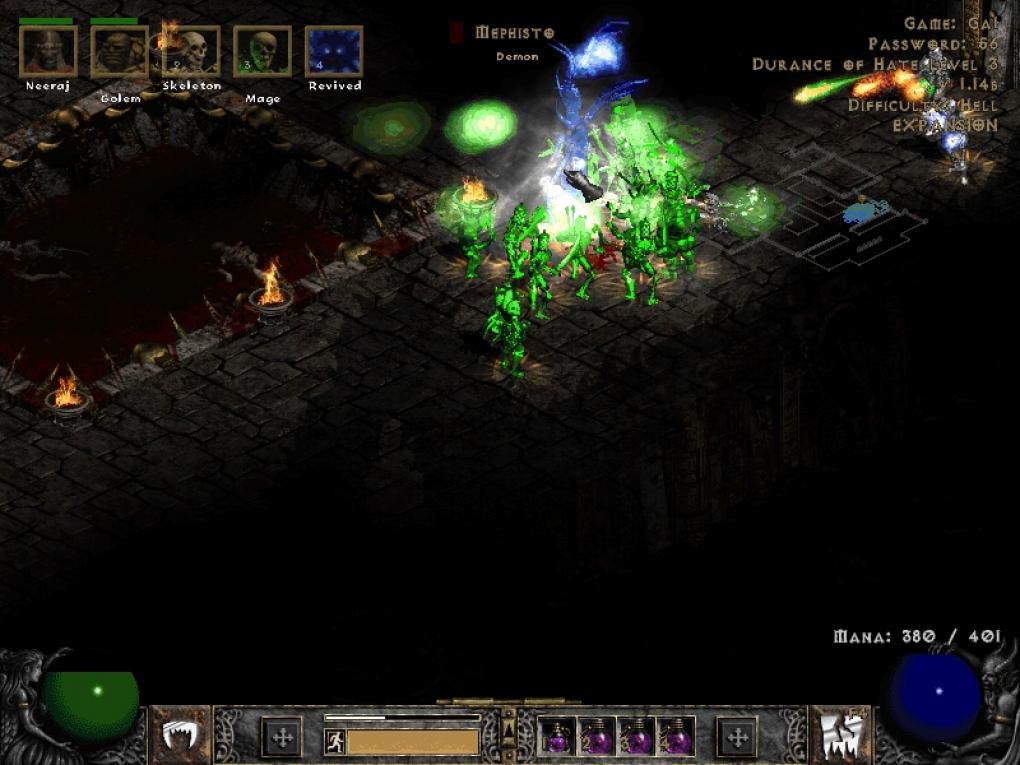Choose the Mage skeleton portrait
The height and width of the screenshot is (765, 1020).
tap(262, 52)
